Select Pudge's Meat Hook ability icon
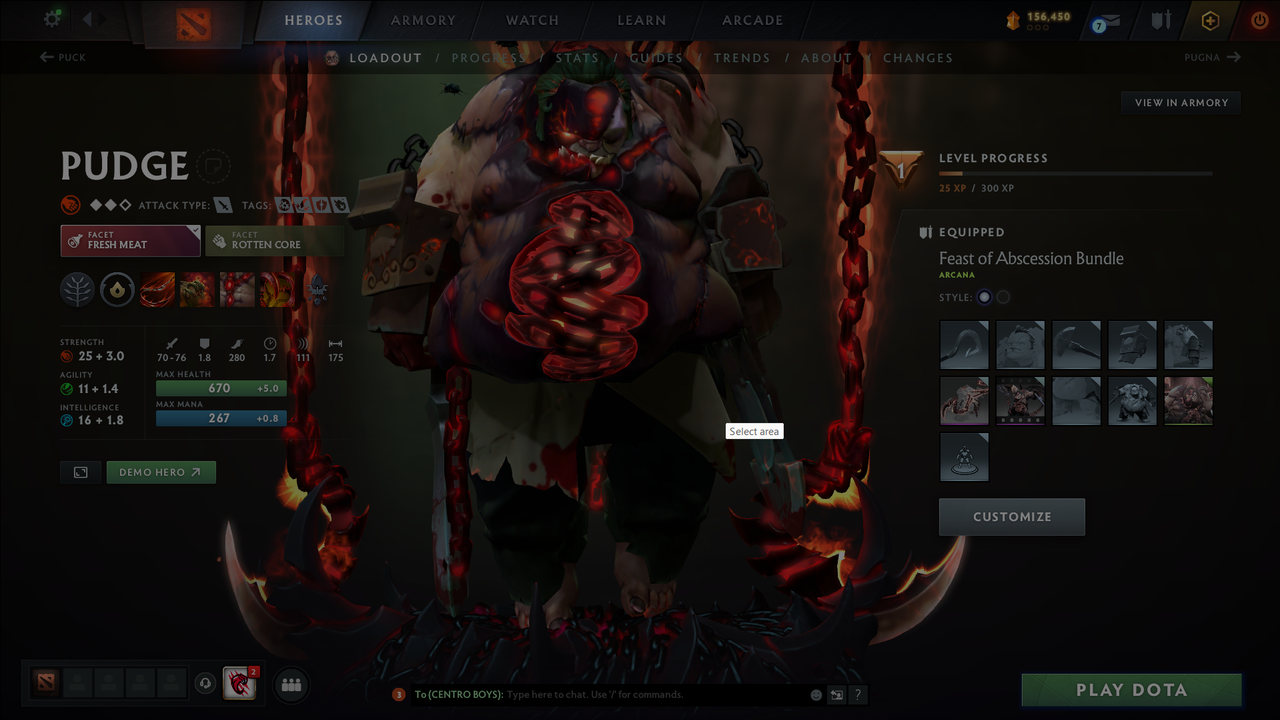1280x720 pixels. pos(157,290)
